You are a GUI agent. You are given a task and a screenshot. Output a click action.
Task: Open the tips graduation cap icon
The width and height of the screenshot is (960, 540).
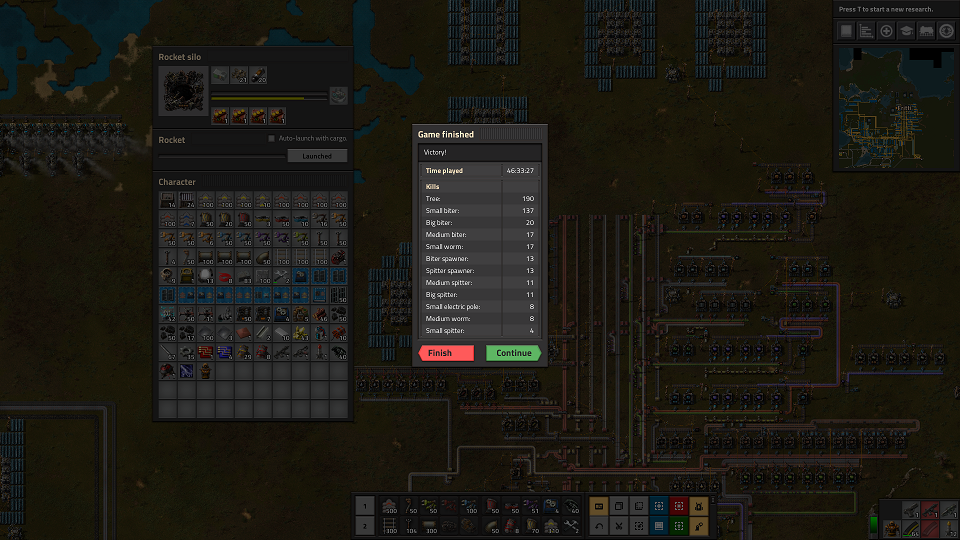click(x=906, y=31)
